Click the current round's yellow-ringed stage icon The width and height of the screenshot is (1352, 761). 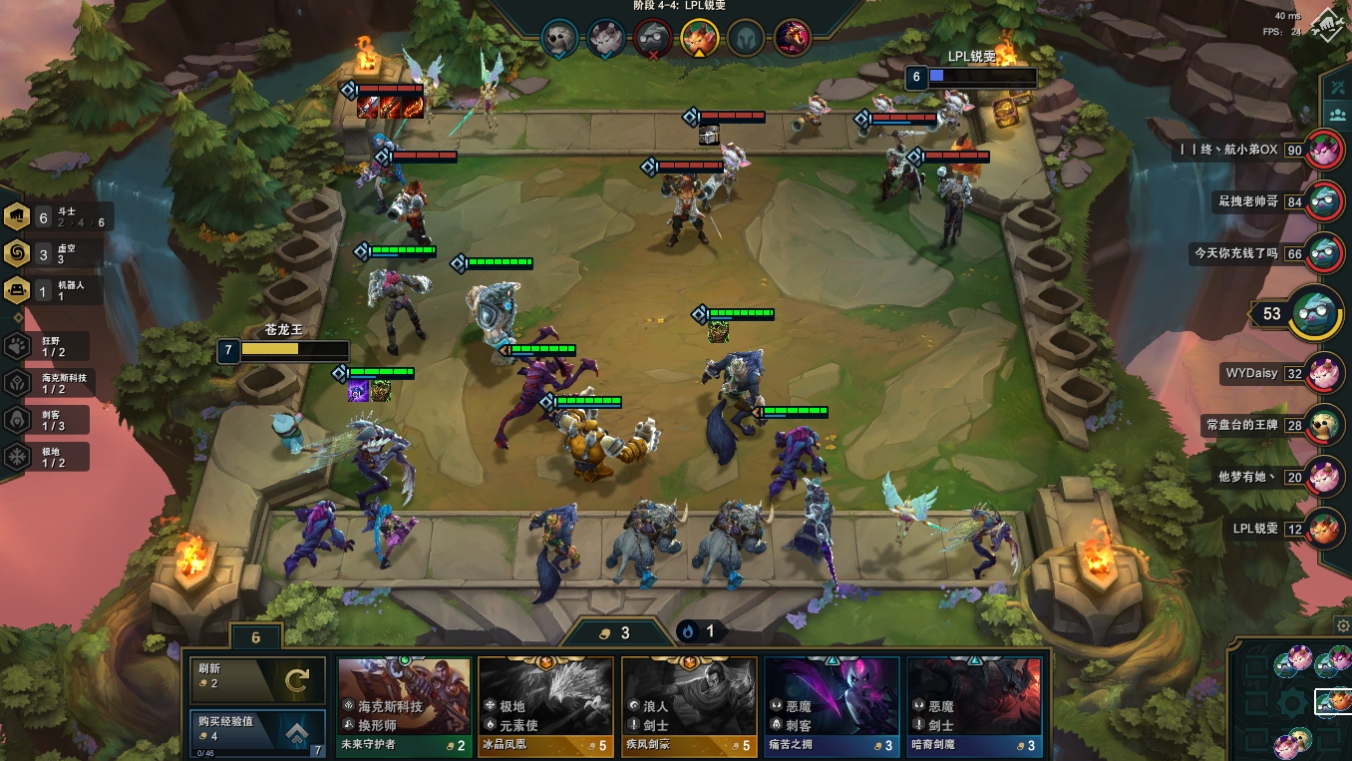[697, 39]
